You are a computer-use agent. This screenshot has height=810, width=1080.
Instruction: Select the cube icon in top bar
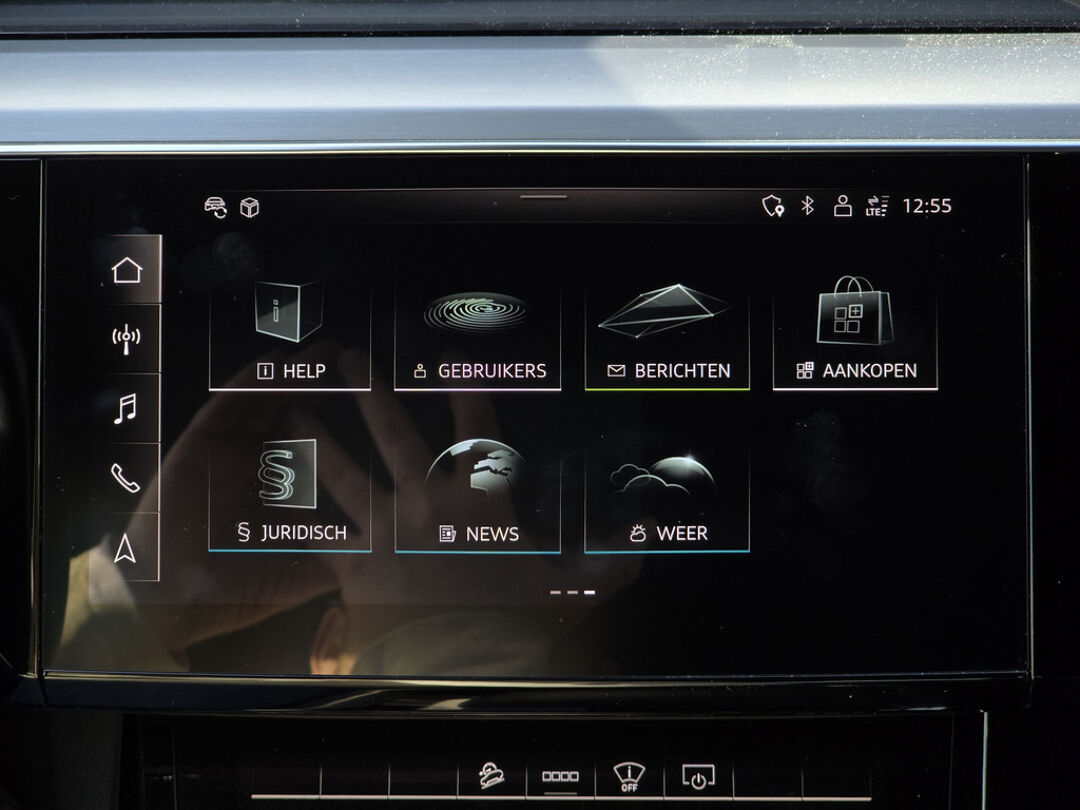pyautogui.click(x=249, y=207)
